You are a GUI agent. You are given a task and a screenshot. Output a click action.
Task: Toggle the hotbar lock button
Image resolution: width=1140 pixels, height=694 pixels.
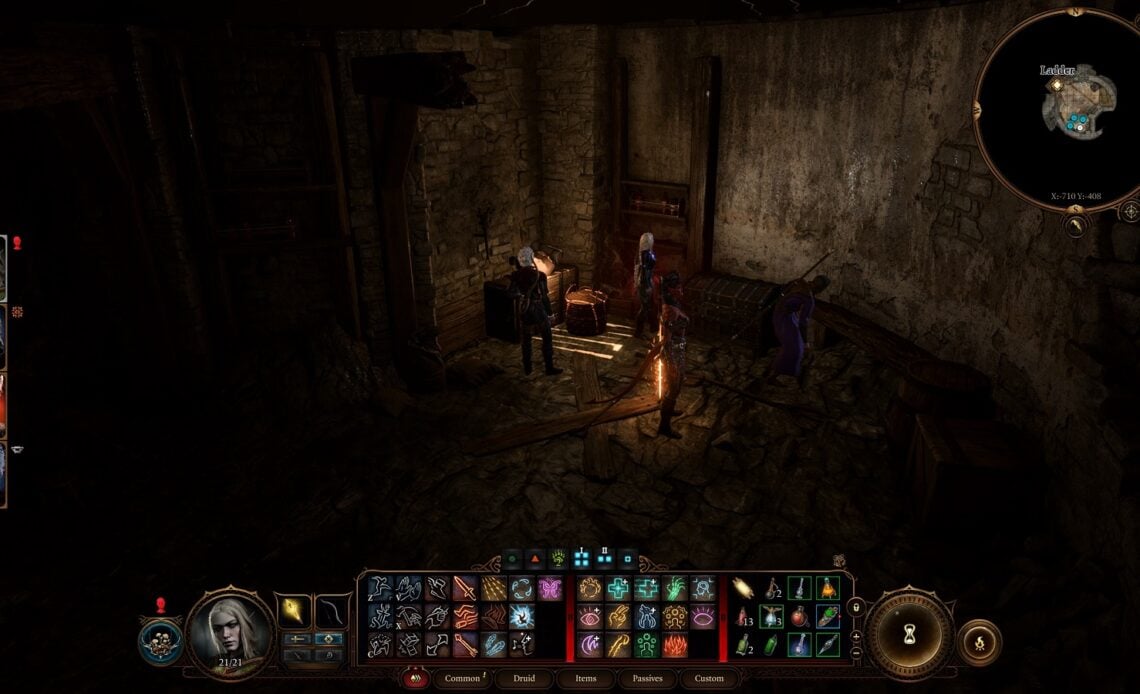click(856, 606)
